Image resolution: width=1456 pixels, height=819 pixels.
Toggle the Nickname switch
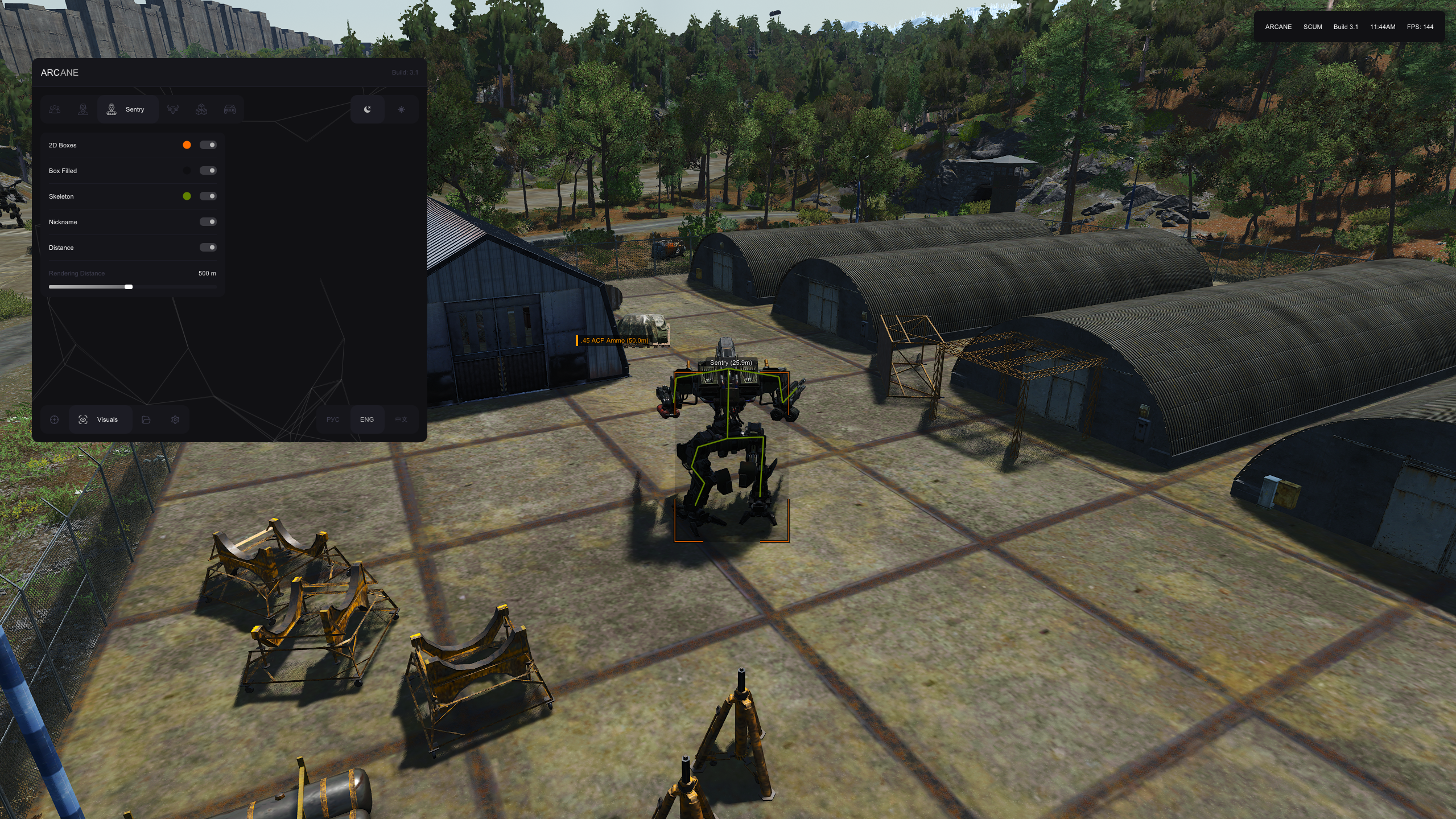pyautogui.click(x=208, y=222)
